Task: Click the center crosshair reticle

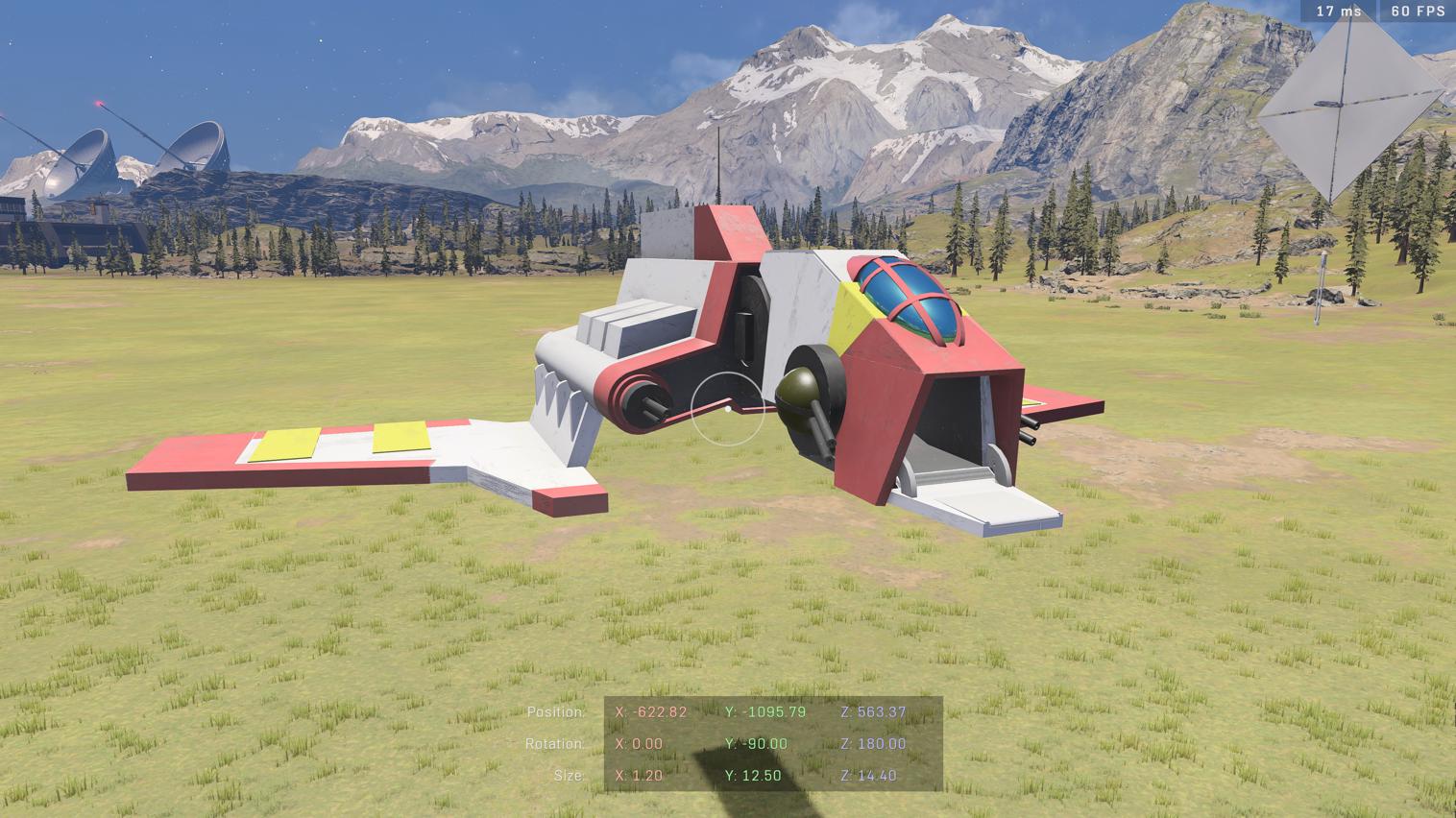Action: pos(729,410)
